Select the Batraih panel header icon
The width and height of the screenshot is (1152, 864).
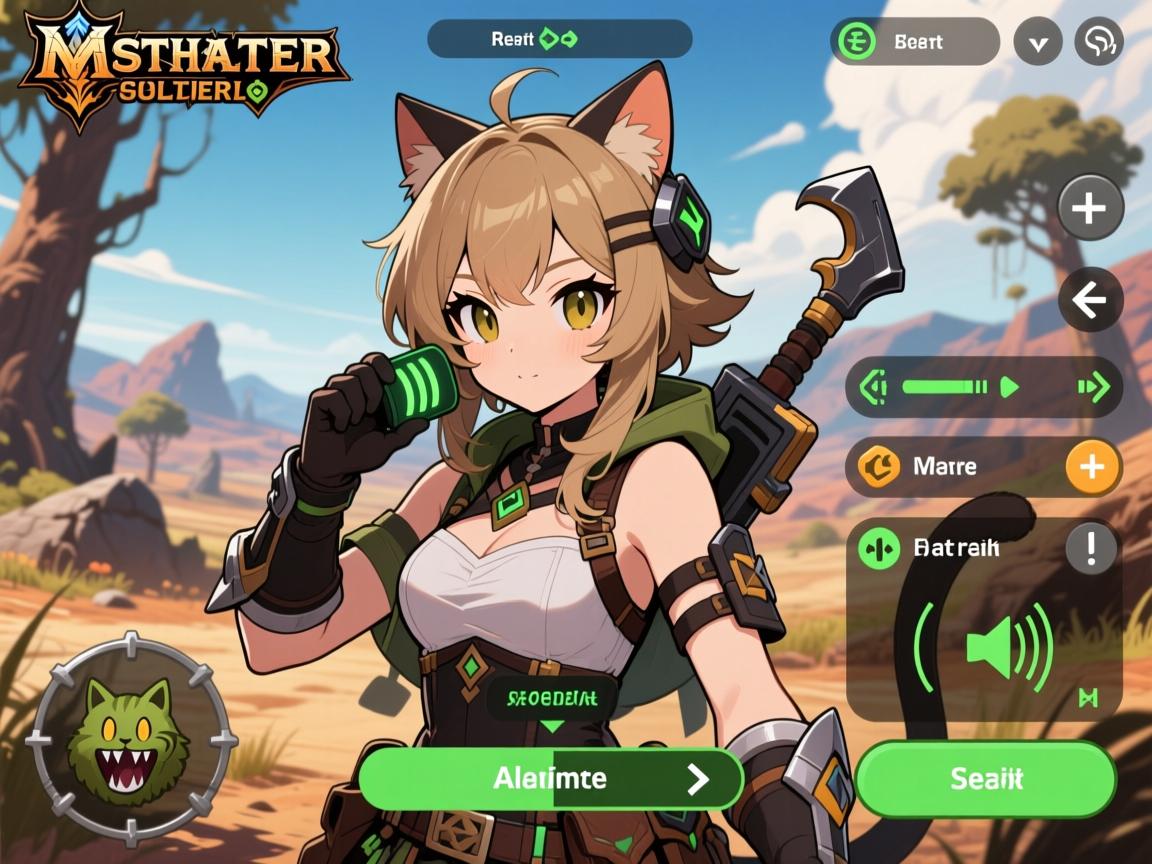[879, 549]
